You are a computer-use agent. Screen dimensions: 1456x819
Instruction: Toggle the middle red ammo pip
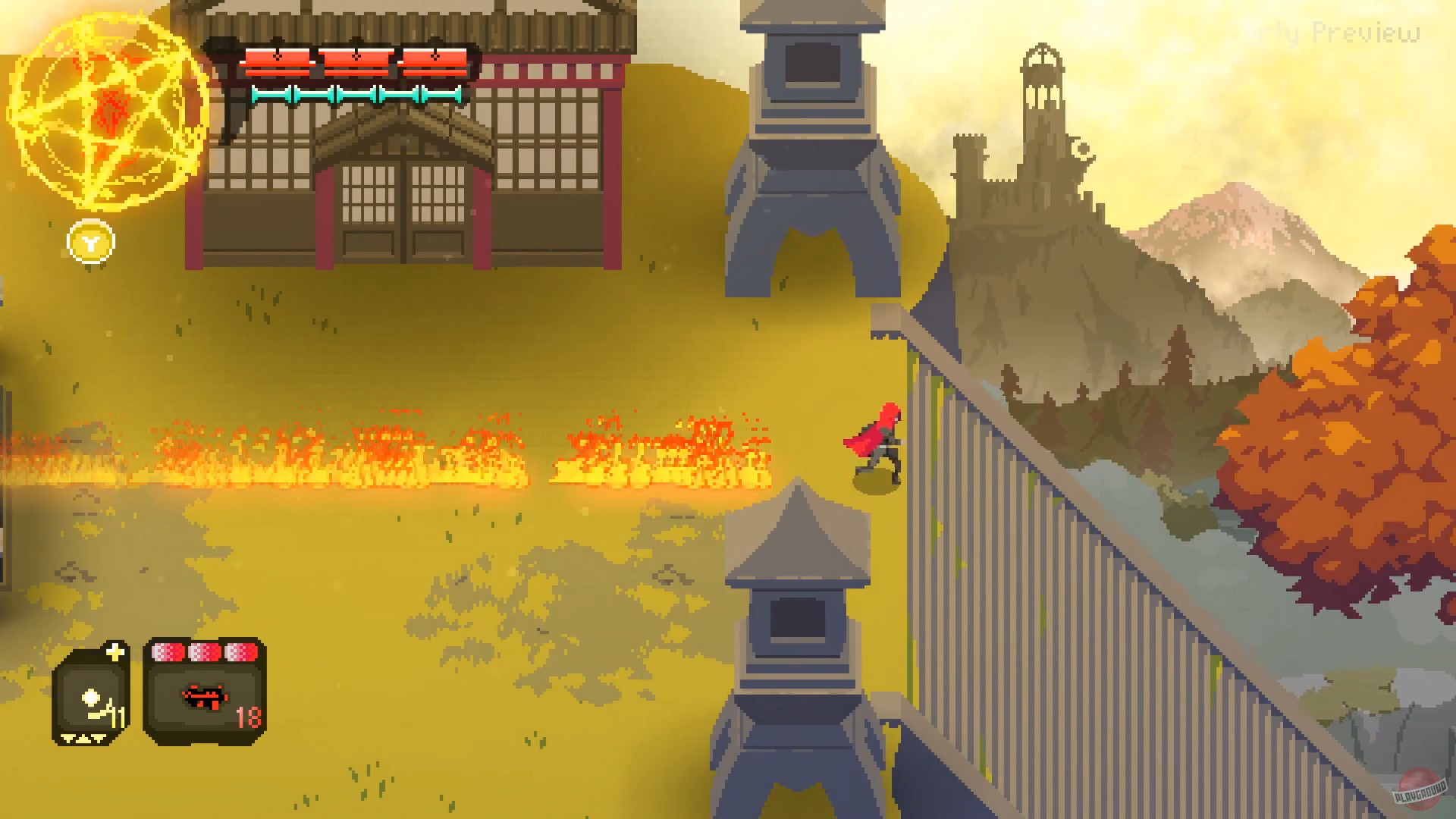(x=205, y=651)
